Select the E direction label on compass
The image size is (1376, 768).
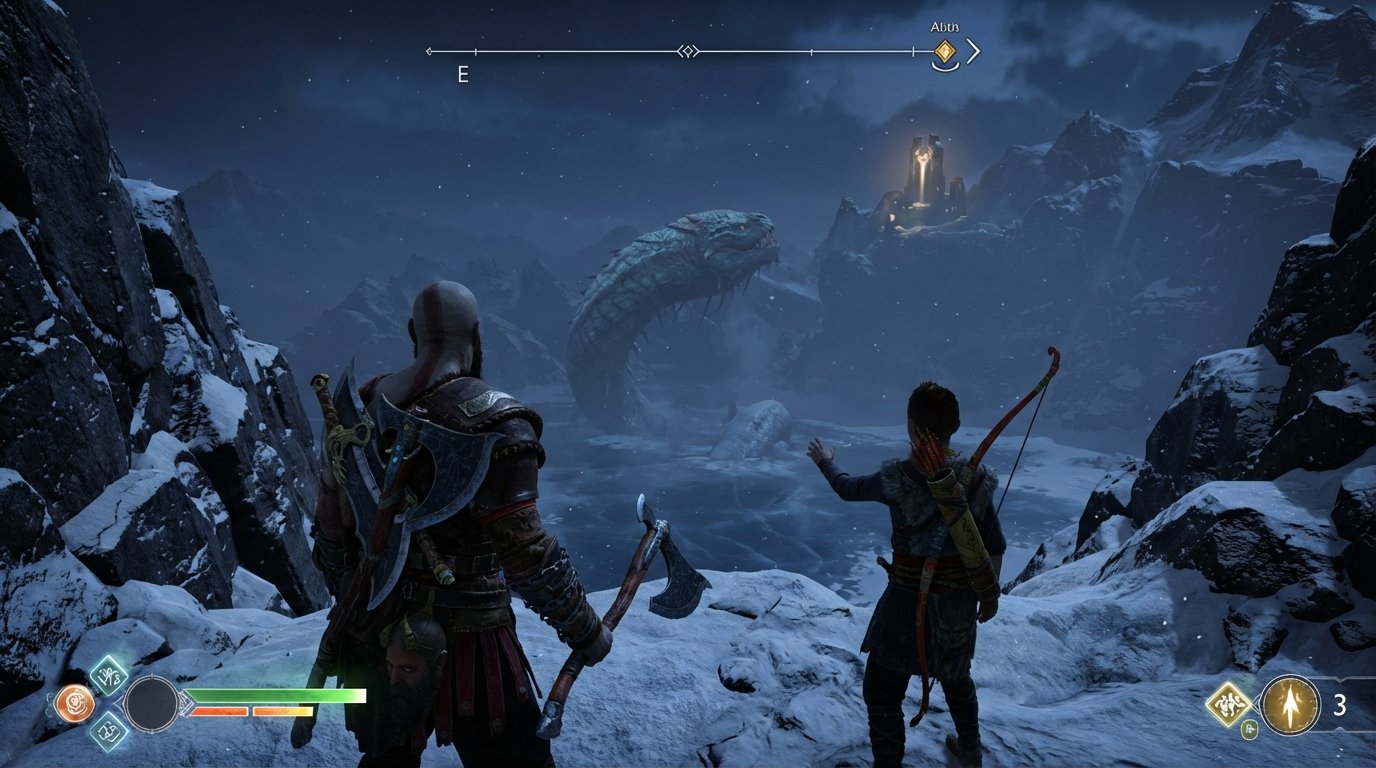461,74
